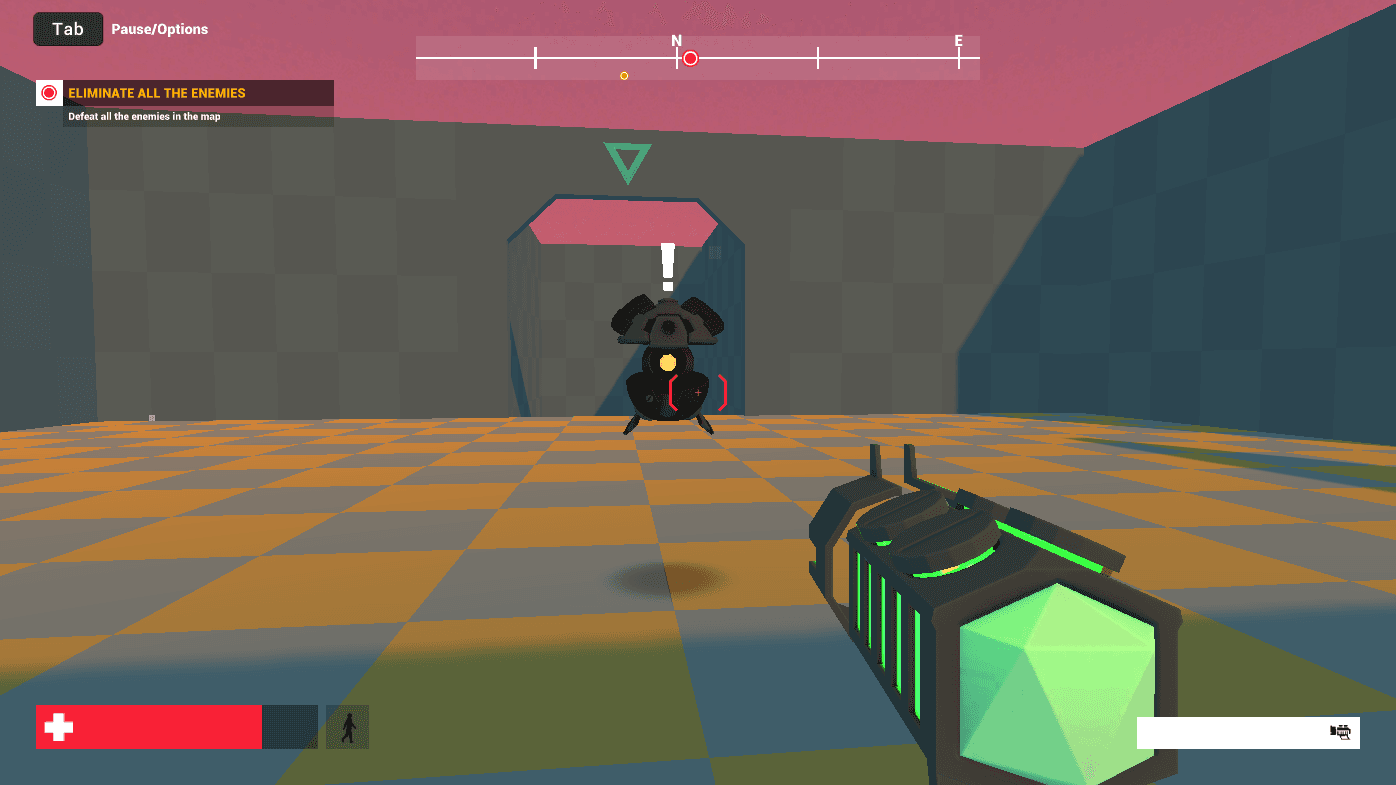Image resolution: width=1396 pixels, height=785 pixels.
Task: Click the medical cross on the health bar
Action: [x=58, y=727]
